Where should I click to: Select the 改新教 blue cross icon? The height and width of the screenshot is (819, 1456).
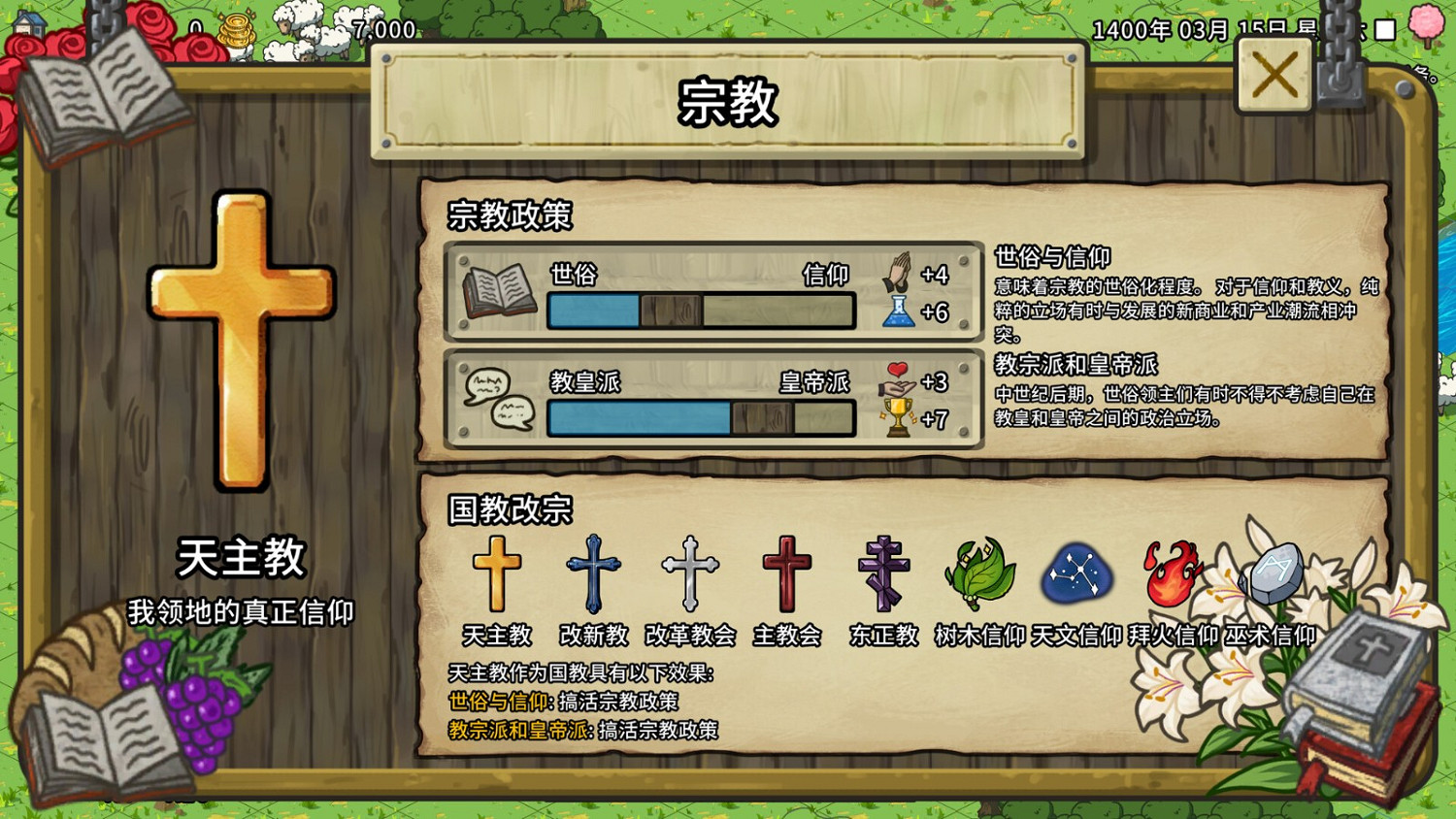click(595, 573)
